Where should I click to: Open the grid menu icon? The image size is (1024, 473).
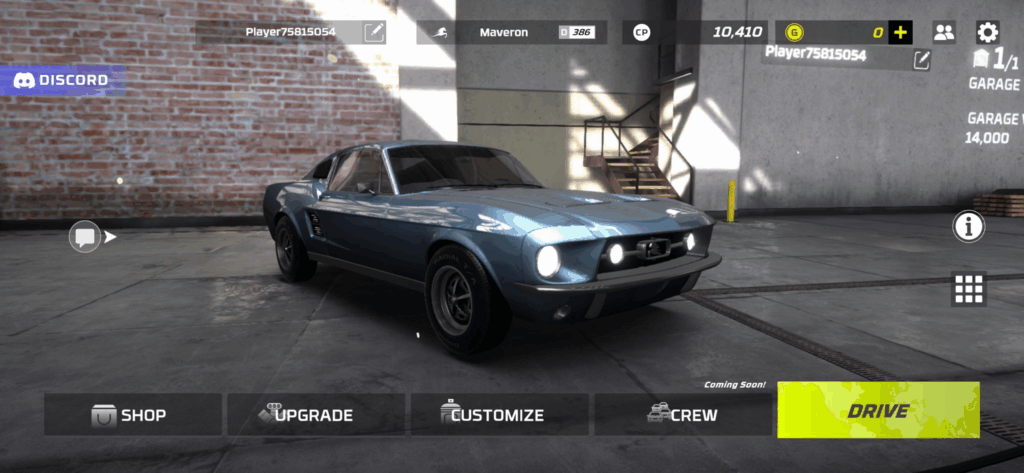(x=968, y=288)
